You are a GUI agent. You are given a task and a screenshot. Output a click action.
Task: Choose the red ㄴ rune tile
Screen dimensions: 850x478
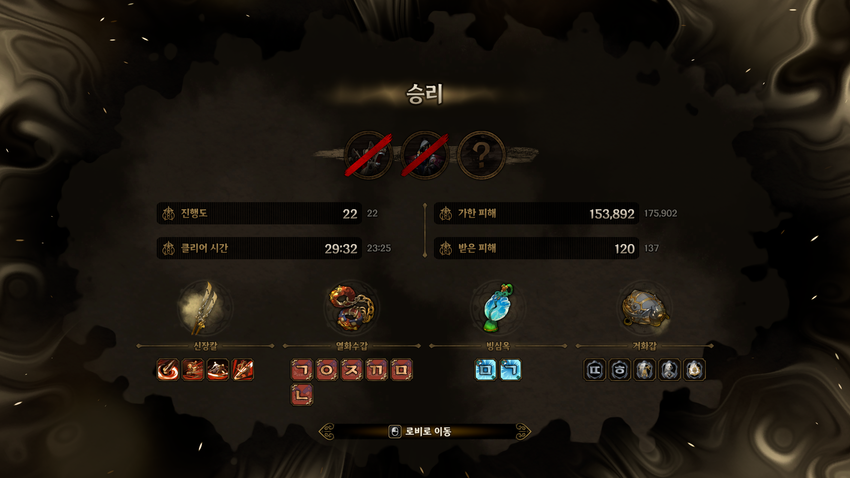click(x=302, y=396)
